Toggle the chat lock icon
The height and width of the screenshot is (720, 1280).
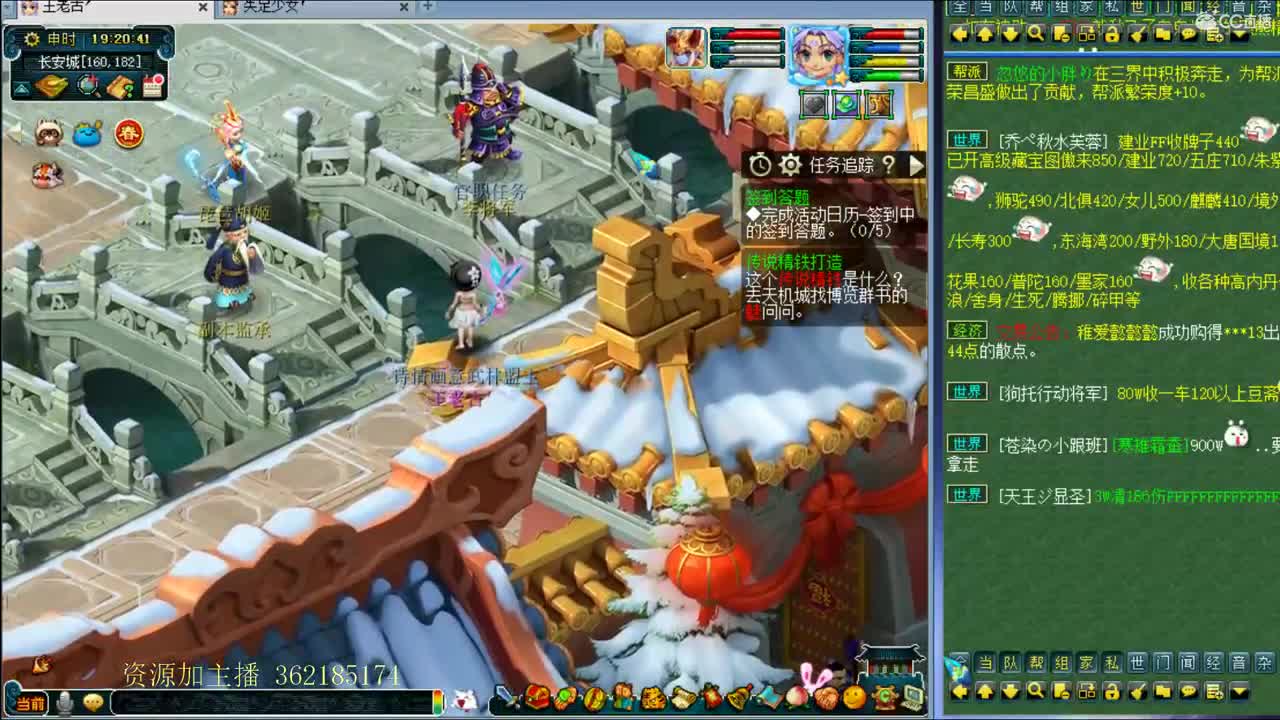[1113, 691]
